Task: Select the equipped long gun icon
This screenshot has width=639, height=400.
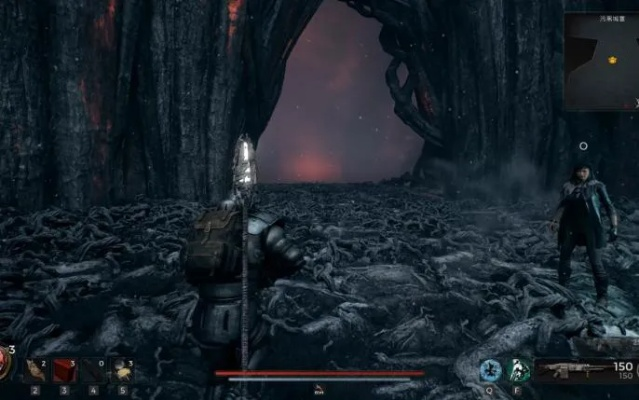Action: (575, 370)
